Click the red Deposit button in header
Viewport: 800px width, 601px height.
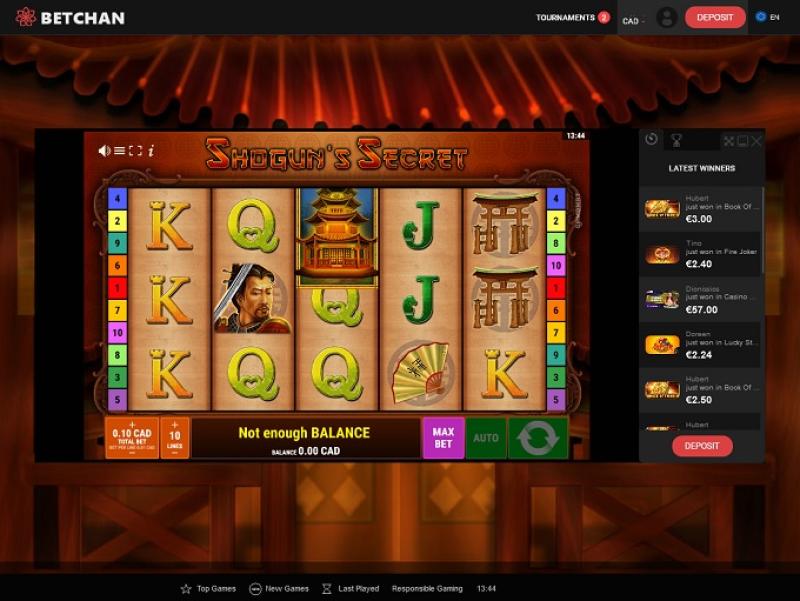(x=715, y=18)
